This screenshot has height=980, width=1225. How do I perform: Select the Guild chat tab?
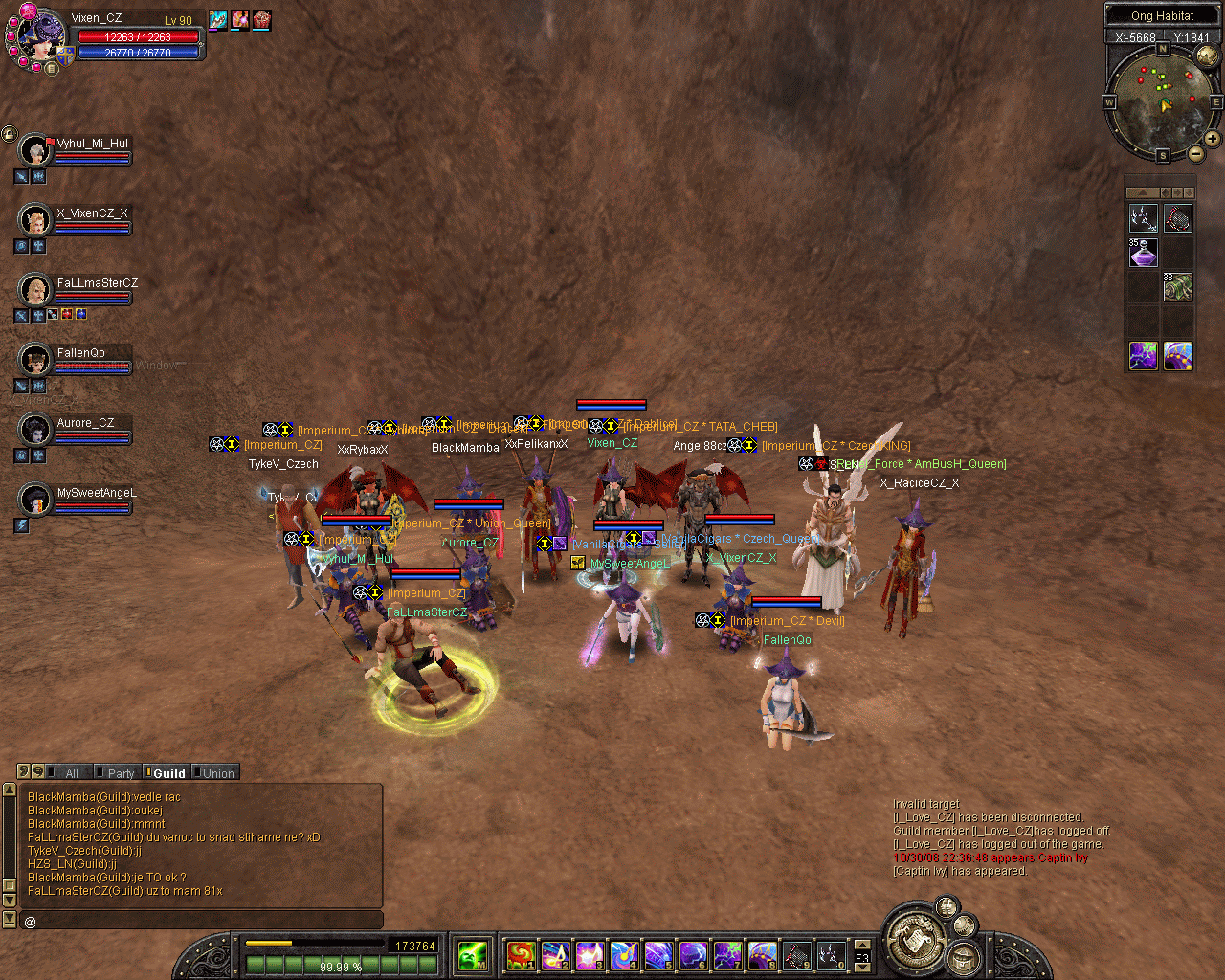click(x=167, y=773)
